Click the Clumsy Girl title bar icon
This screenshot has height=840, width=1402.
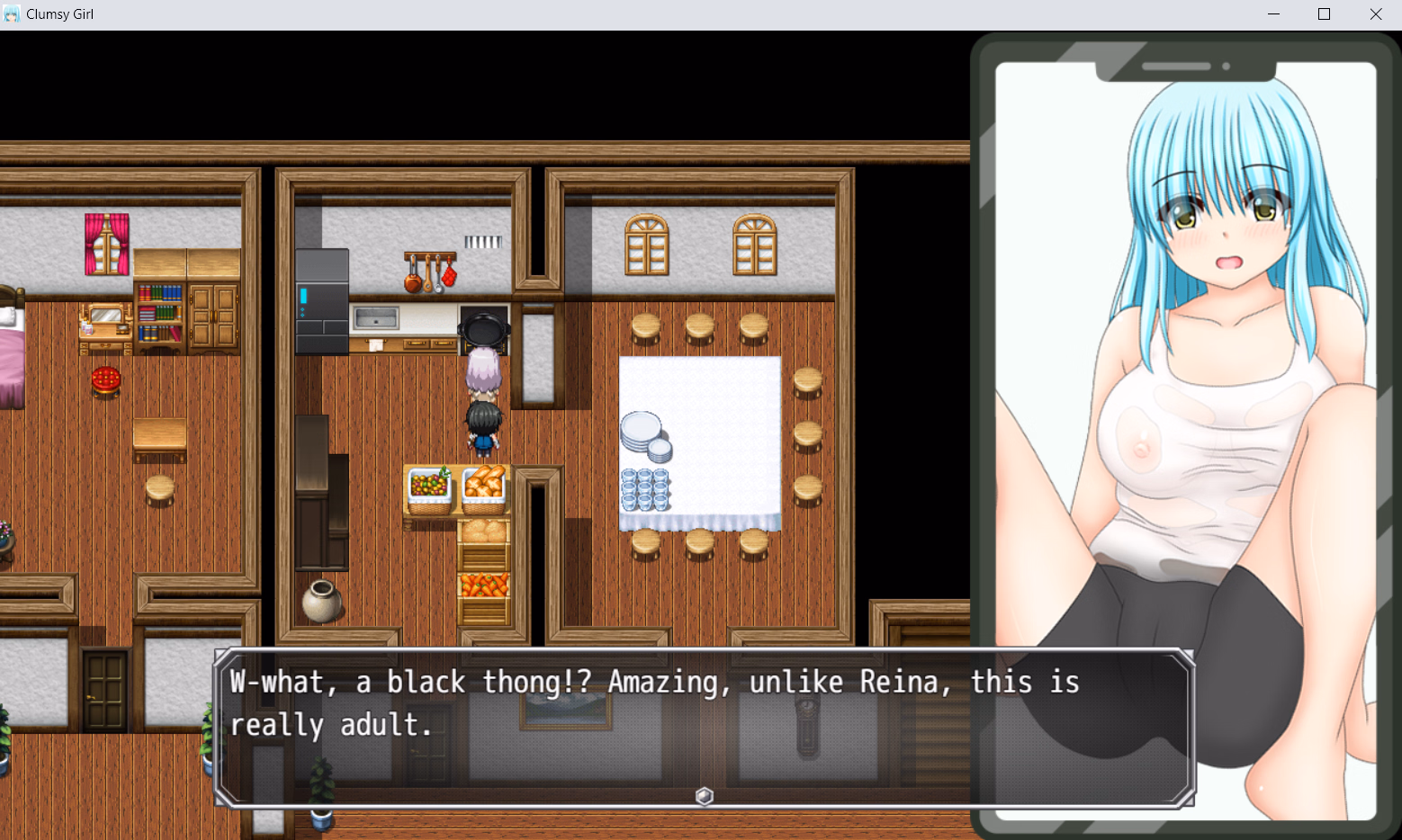pos(10,13)
